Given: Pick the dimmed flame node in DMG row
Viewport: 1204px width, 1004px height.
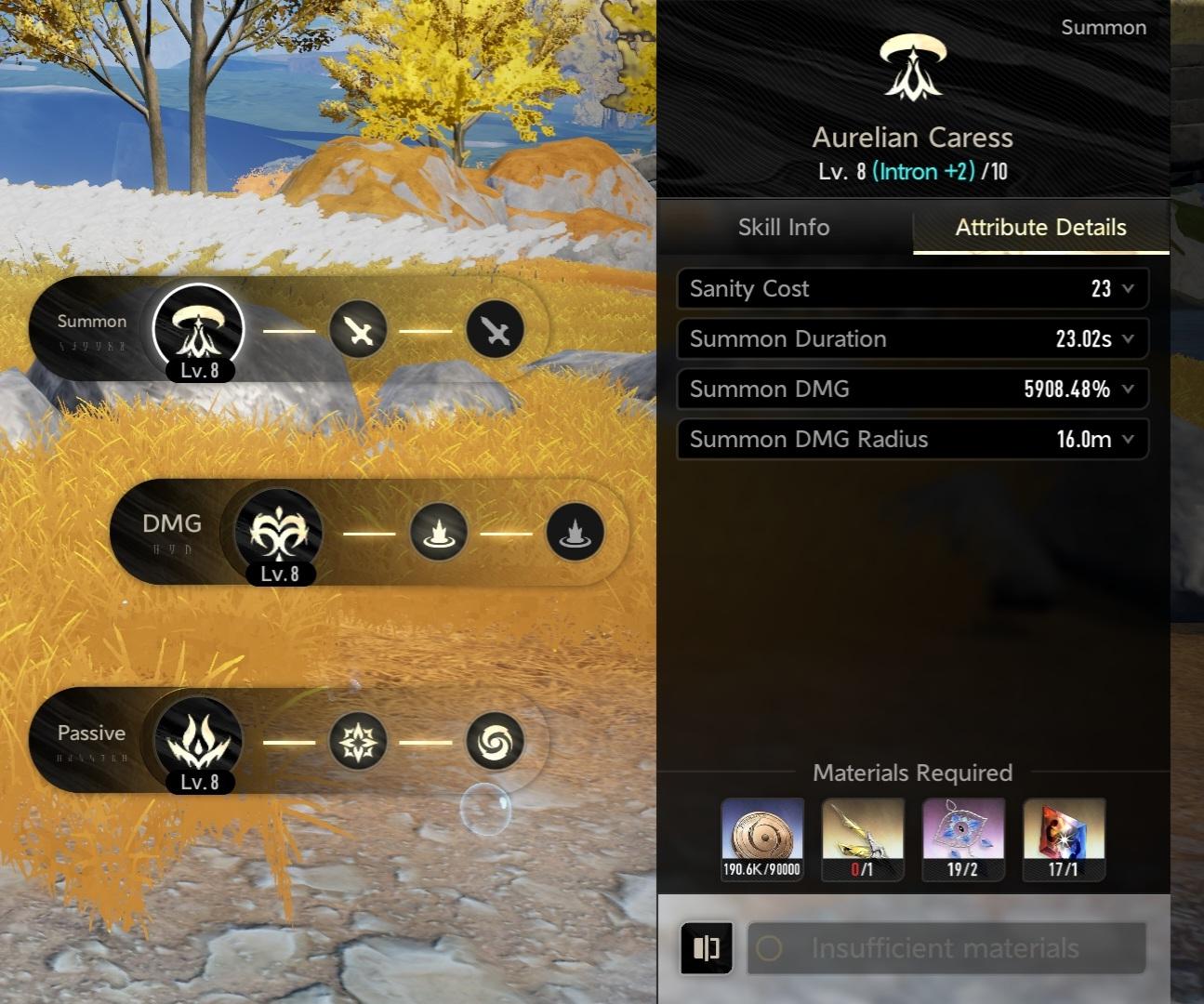Looking at the screenshot, I should (575, 533).
